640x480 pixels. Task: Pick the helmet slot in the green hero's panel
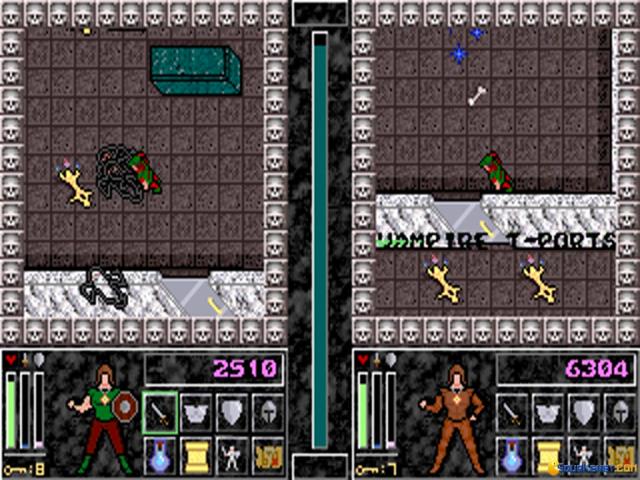(266, 410)
